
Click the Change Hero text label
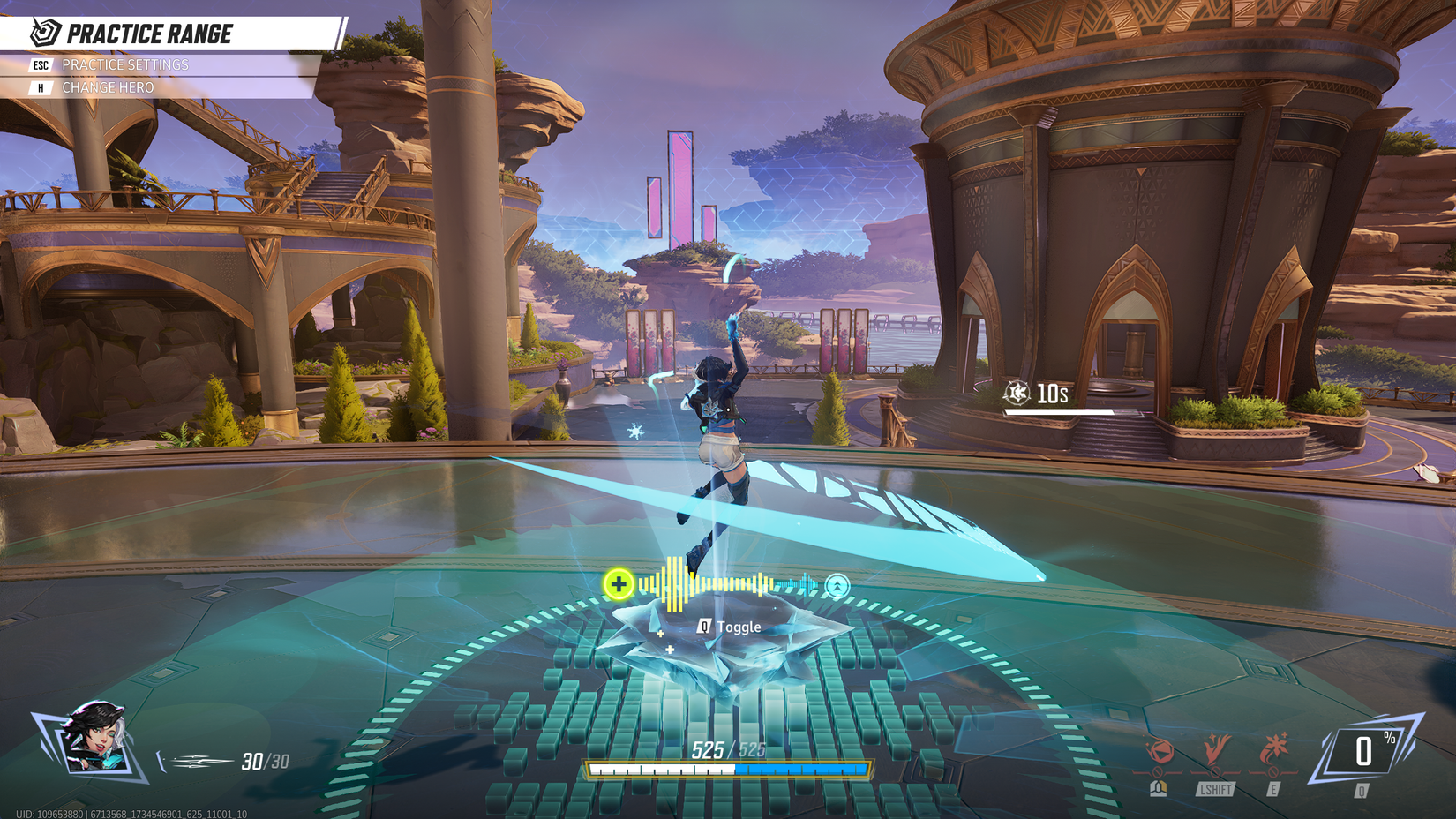click(107, 87)
